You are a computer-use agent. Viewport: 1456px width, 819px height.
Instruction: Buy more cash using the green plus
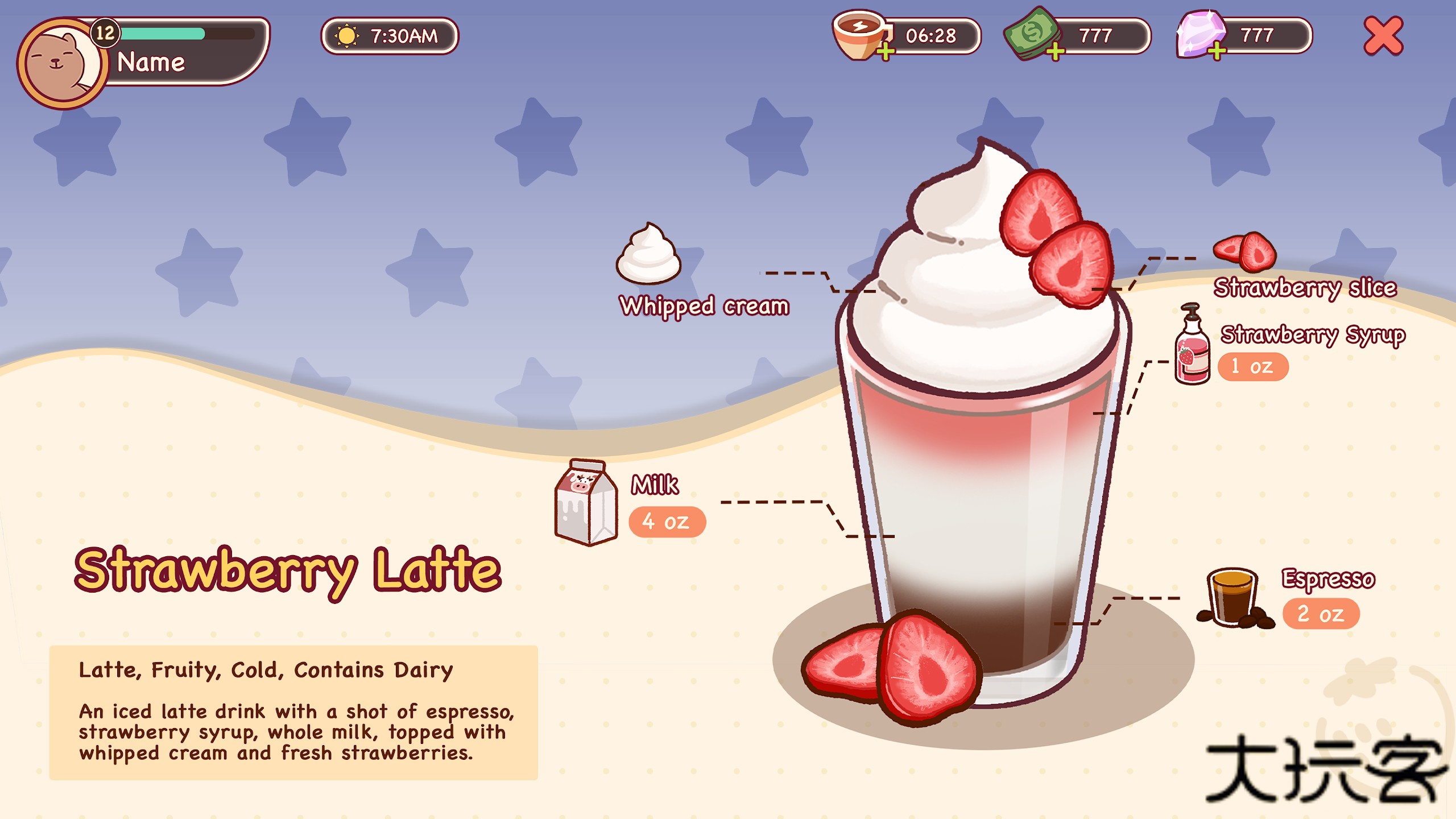(1055, 52)
